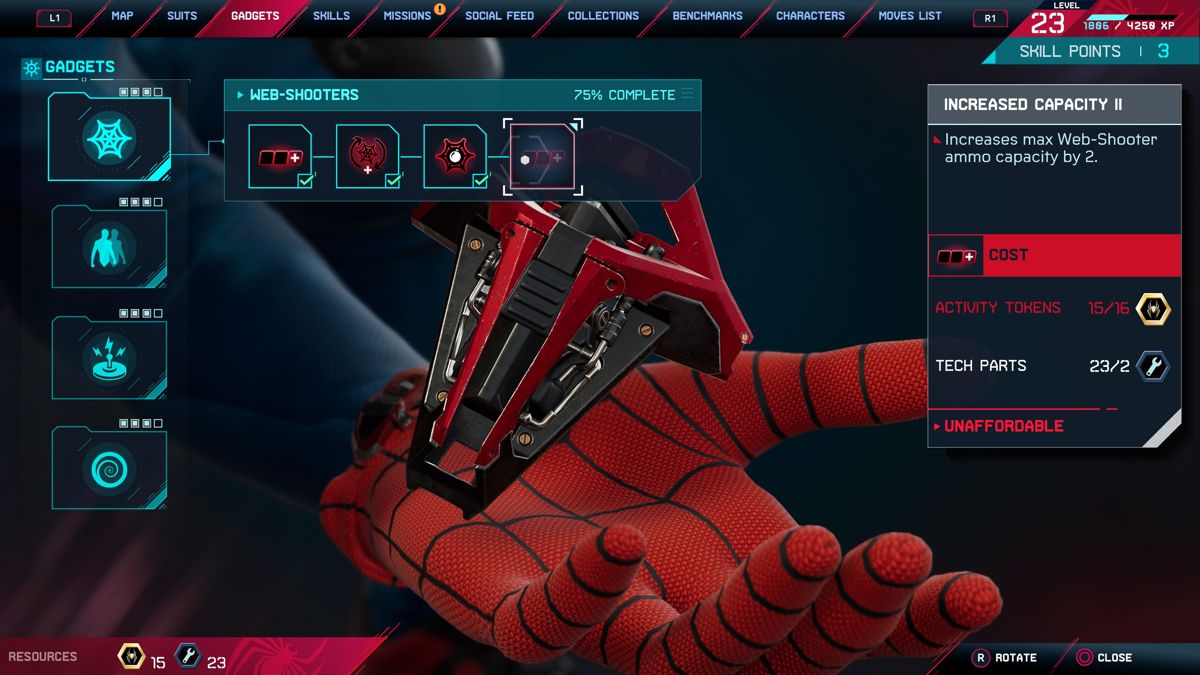Select the Increased Capacity II upgrade node

tap(543, 157)
